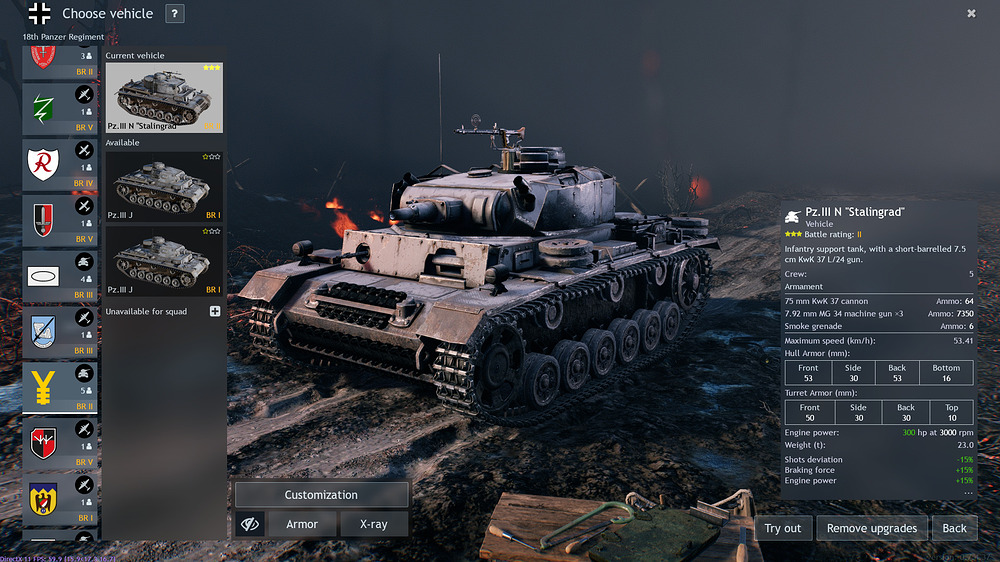This screenshot has height=562, width=1000.
Task: Select the yellow and blue crest squad
Action: pos(60,500)
